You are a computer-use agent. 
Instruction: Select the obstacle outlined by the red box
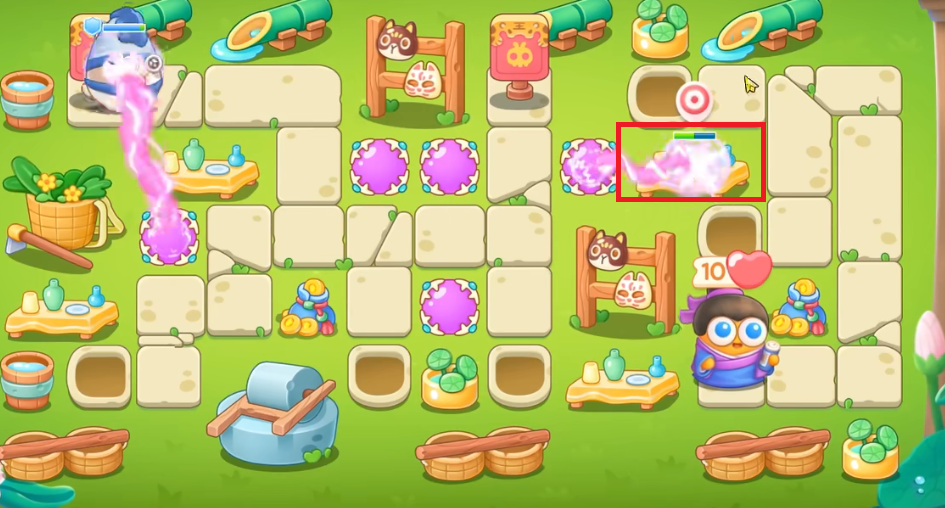coord(691,165)
